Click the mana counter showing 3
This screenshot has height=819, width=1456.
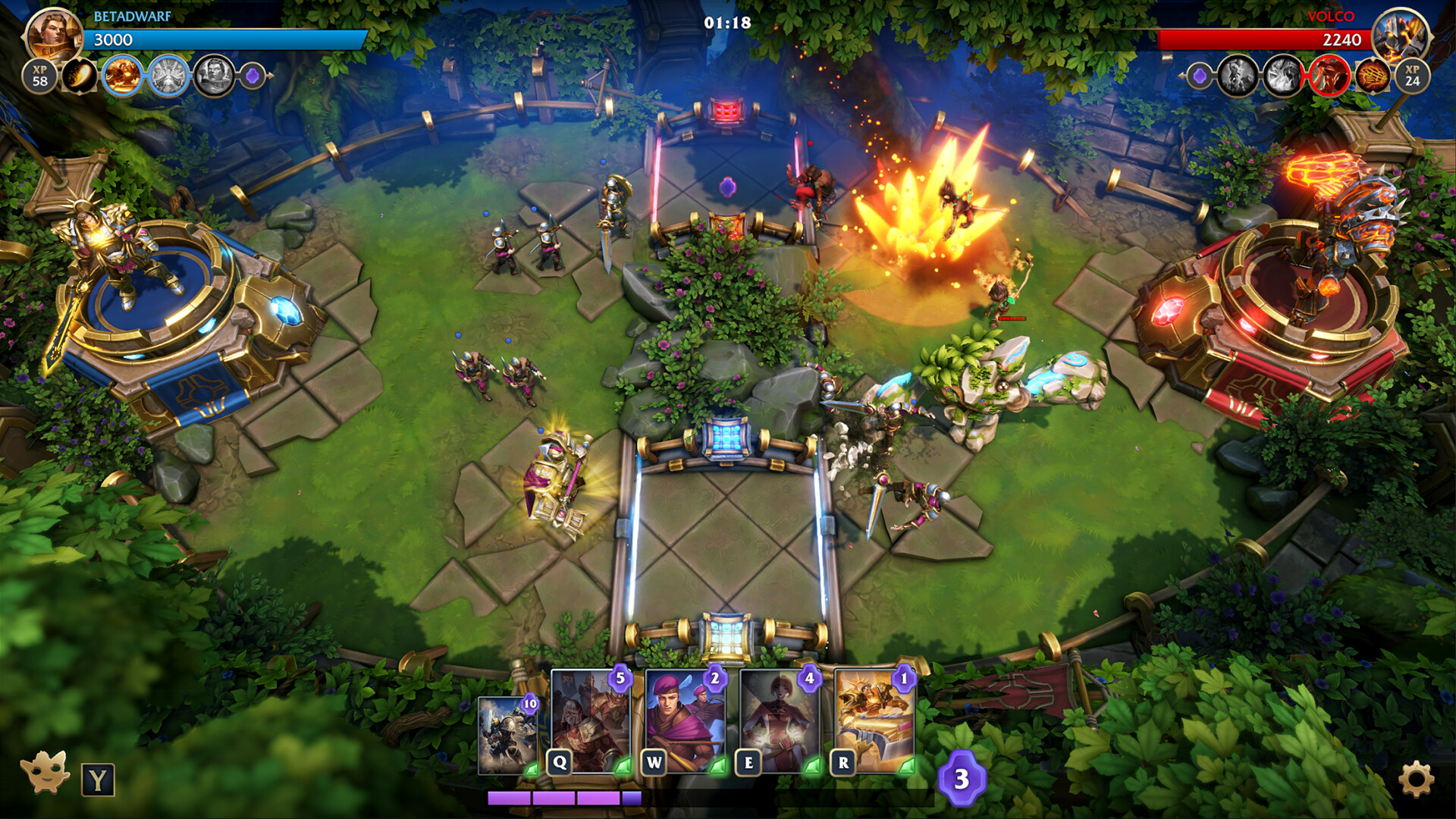pyautogui.click(x=962, y=777)
